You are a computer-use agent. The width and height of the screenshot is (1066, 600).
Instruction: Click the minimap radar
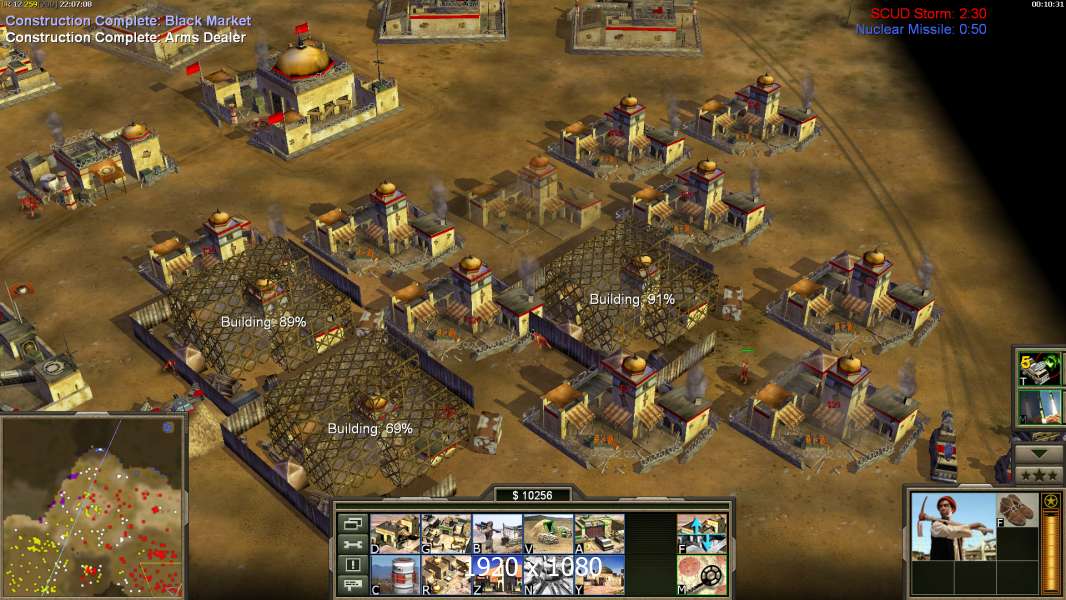[92, 506]
